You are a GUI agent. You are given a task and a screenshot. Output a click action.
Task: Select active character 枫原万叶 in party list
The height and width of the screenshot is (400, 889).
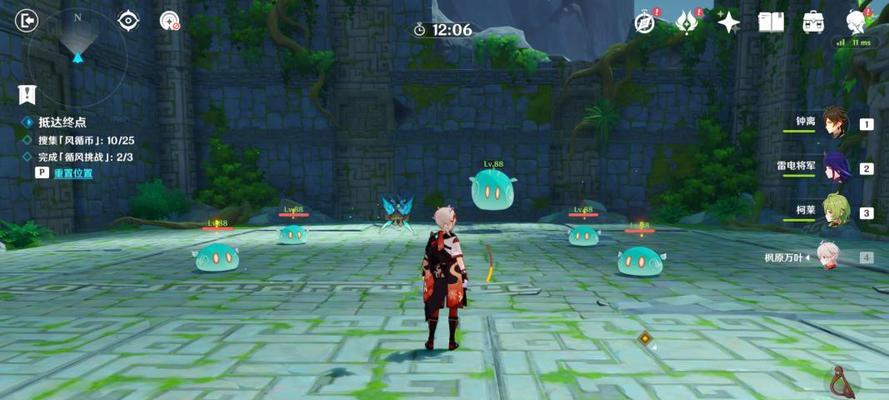828,257
